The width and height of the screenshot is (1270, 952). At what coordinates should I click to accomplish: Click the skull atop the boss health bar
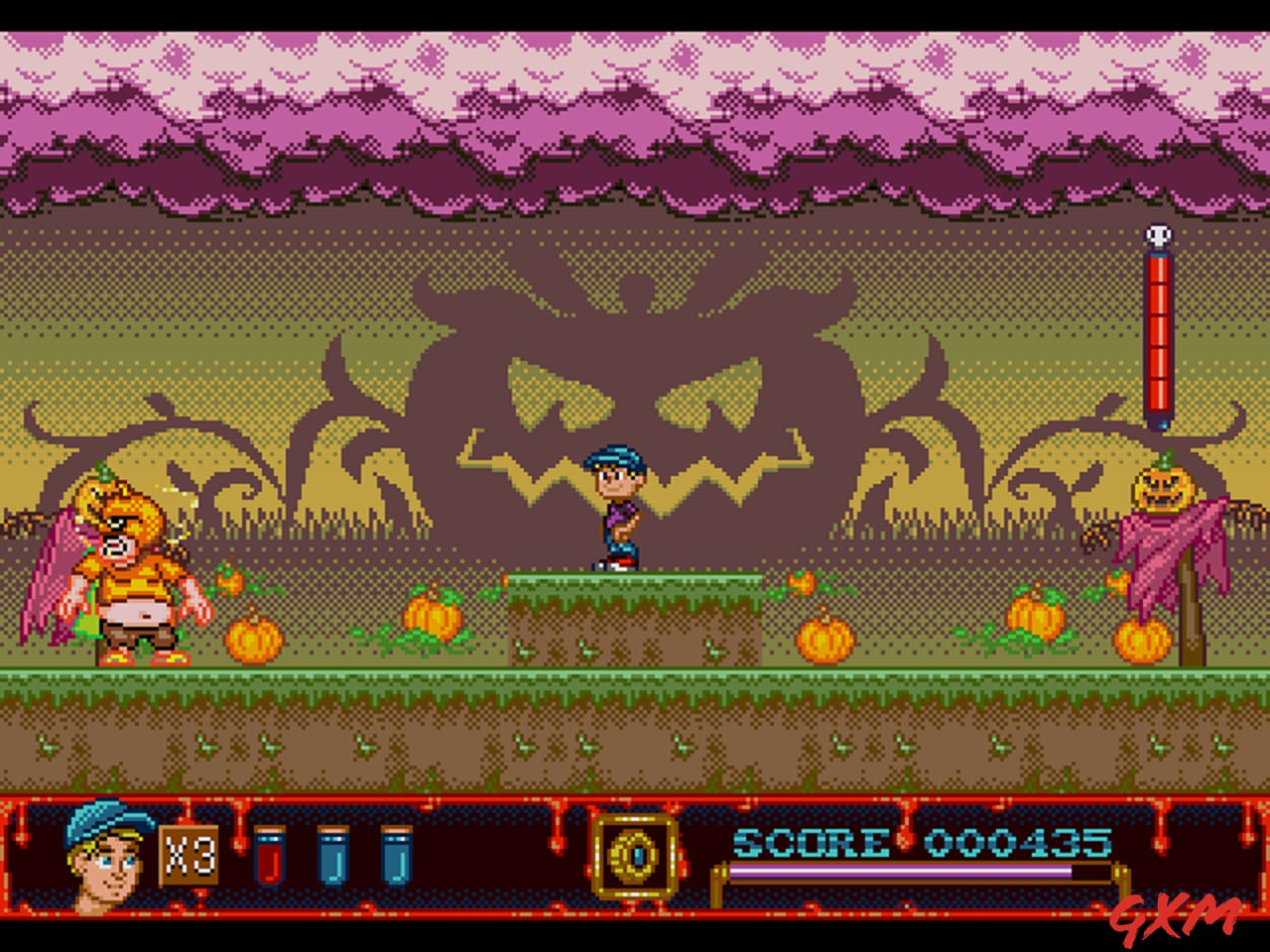tap(1158, 235)
